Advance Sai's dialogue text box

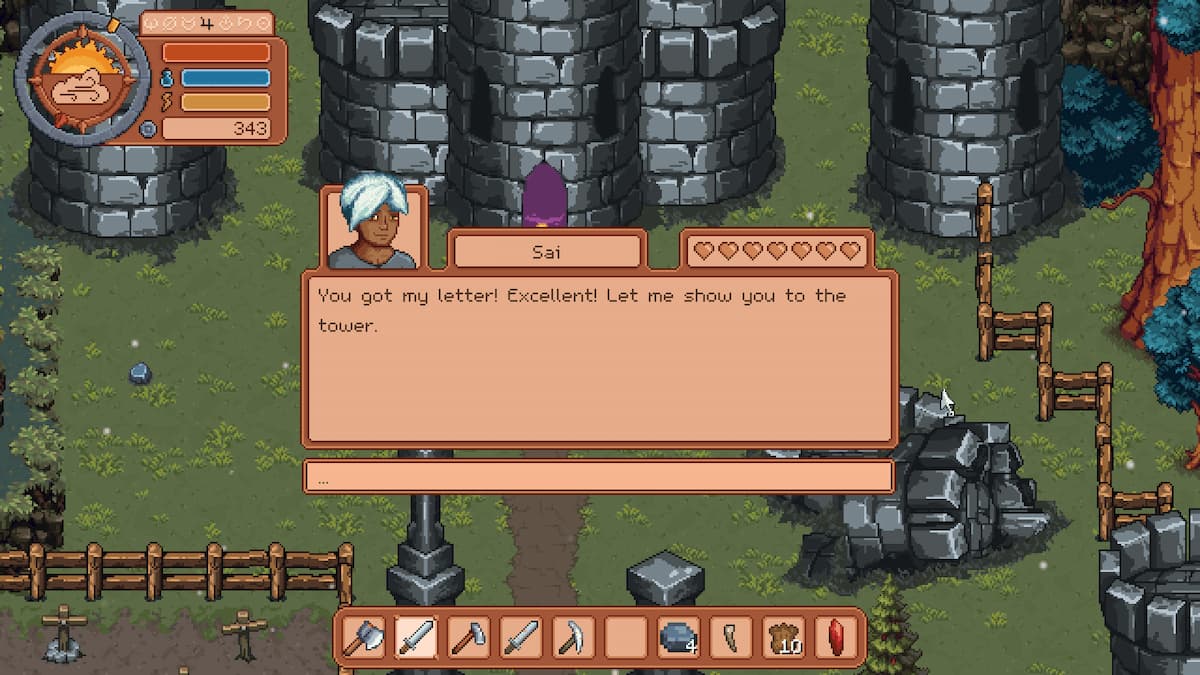click(598, 358)
